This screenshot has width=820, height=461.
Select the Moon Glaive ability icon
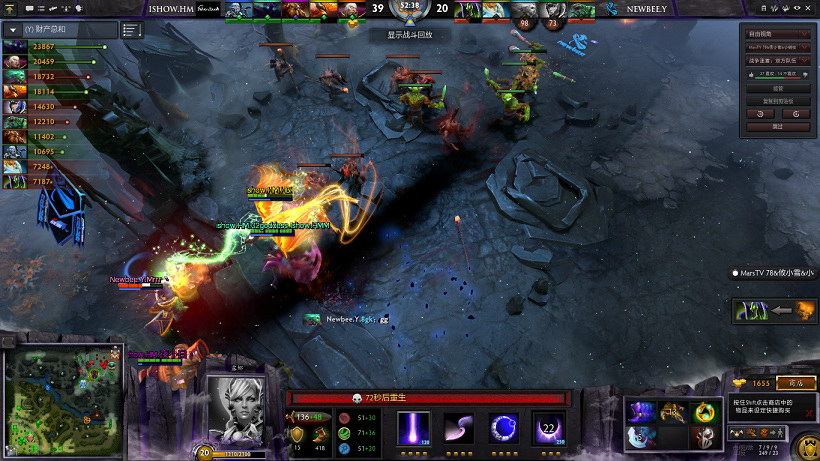pyautogui.click(x=458, y=427)
